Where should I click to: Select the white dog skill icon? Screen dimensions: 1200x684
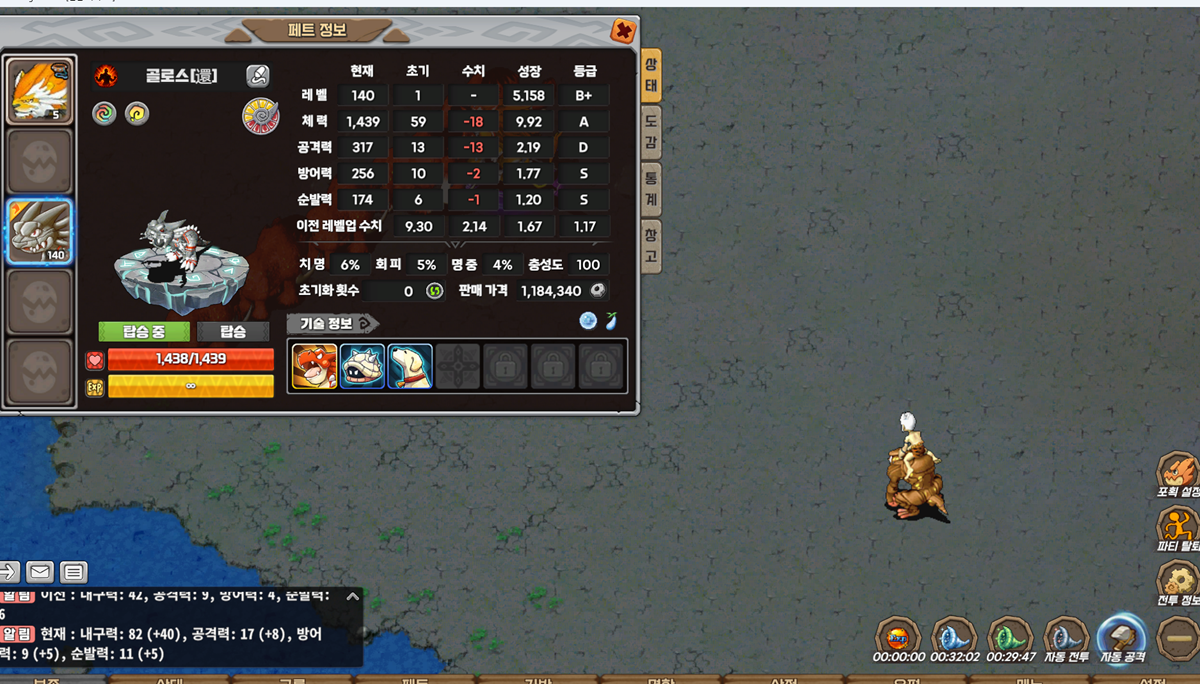point(410,366)
